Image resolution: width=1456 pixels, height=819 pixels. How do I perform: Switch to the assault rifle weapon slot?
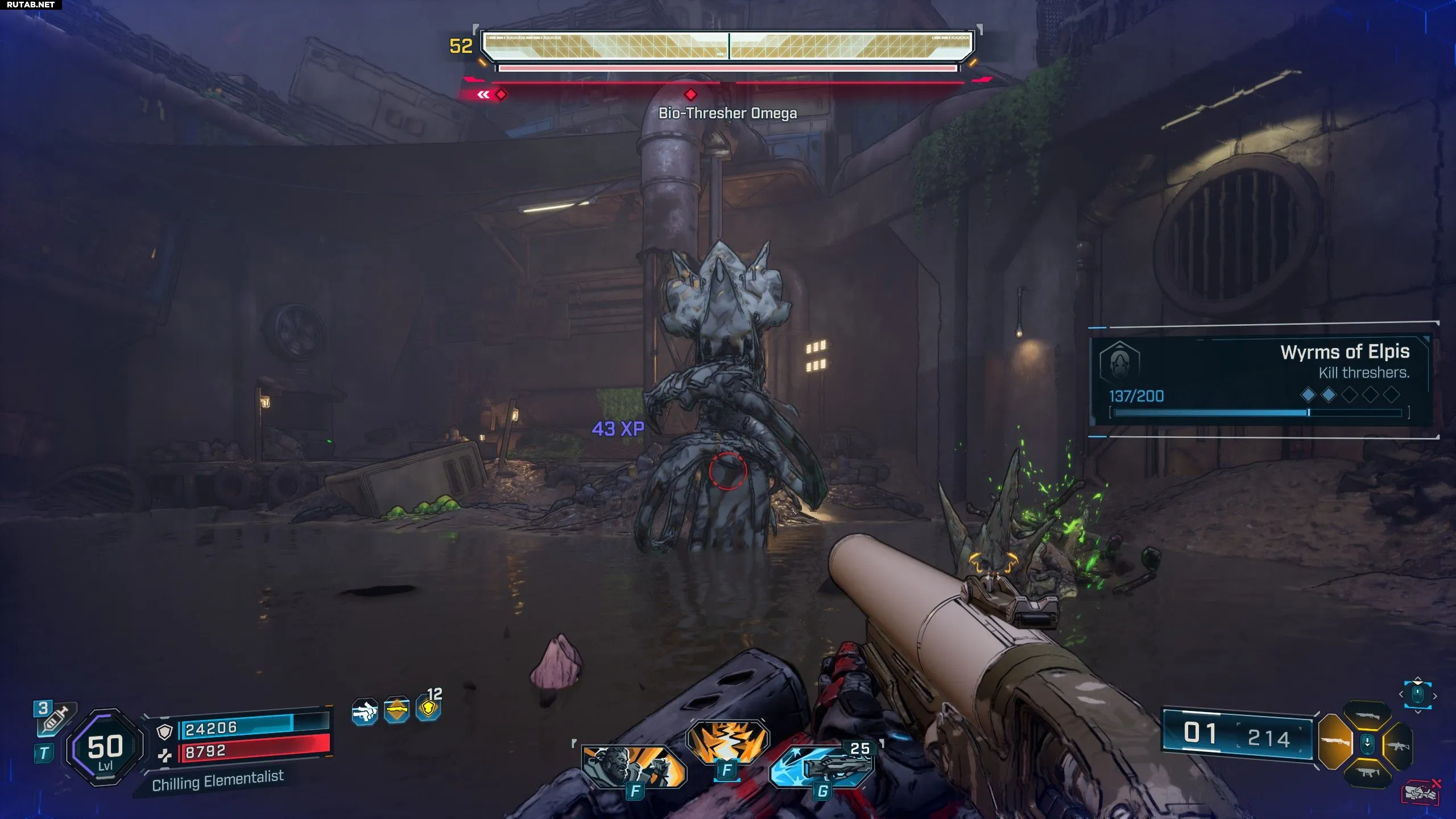[1398, 745]
